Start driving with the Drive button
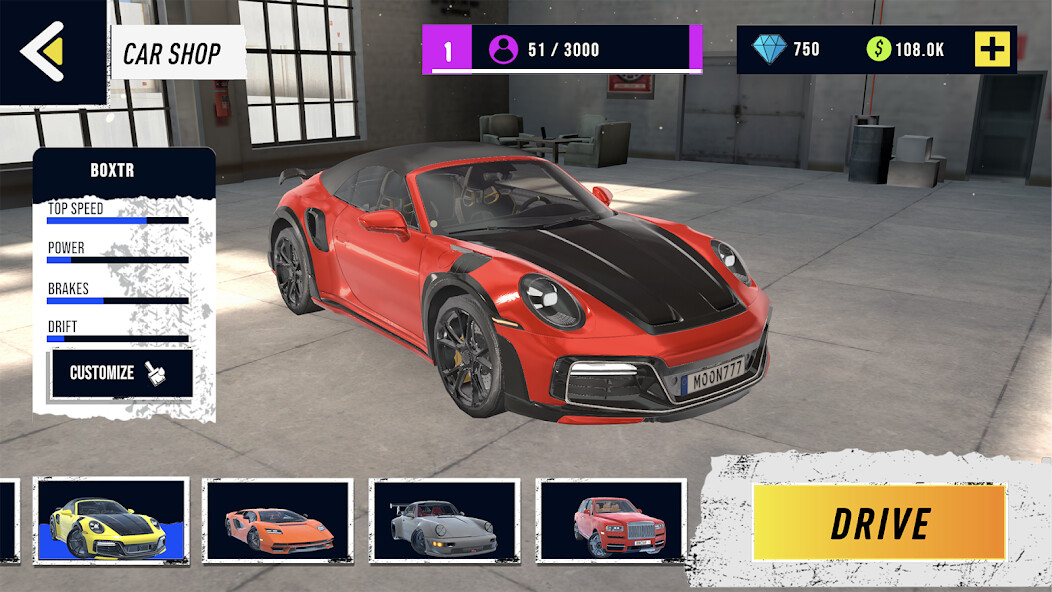Image resolution: width=1052 pixels, height=592 pixels. 879,523
